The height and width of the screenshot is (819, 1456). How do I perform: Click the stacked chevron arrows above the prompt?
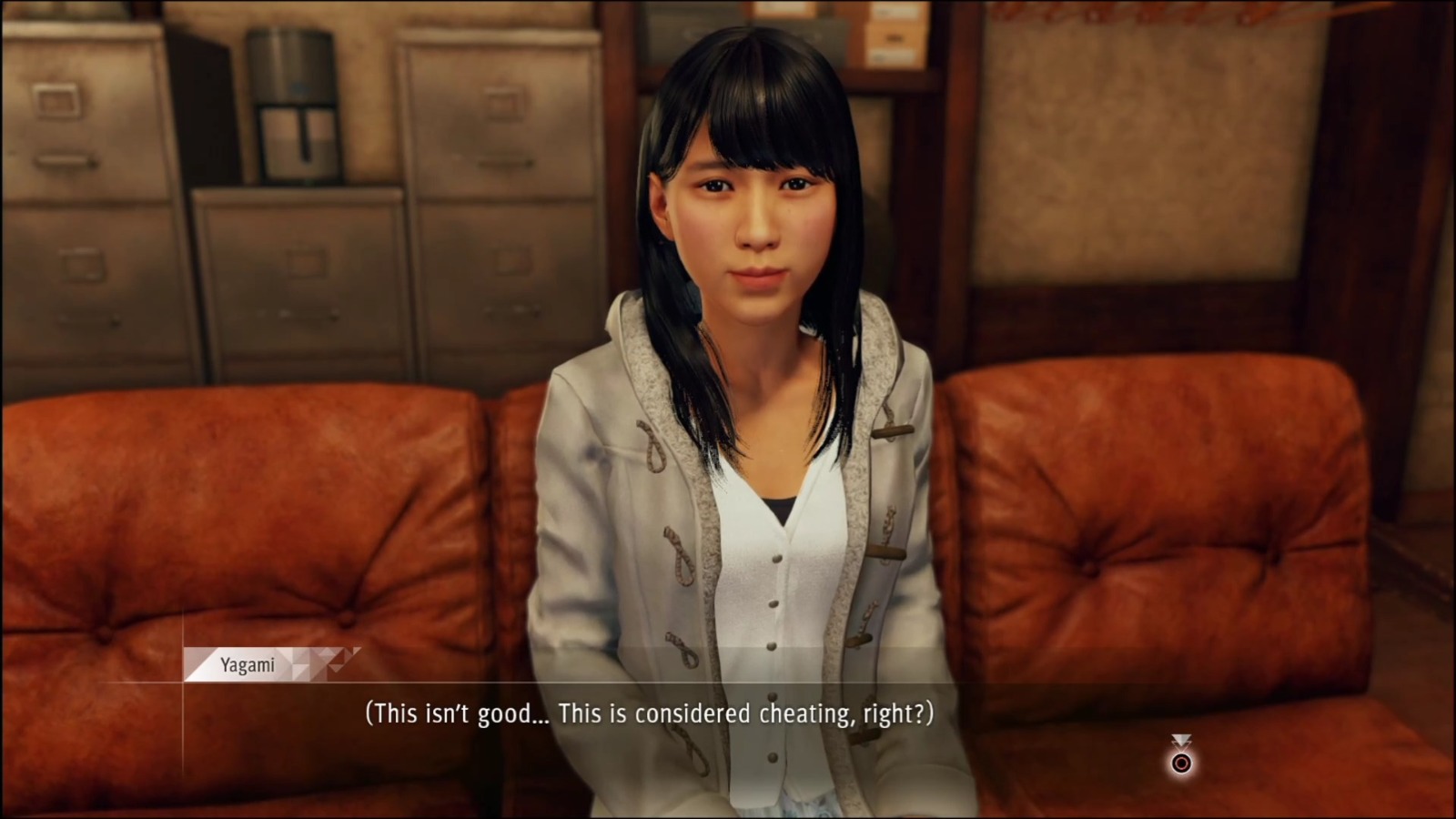1181,737
